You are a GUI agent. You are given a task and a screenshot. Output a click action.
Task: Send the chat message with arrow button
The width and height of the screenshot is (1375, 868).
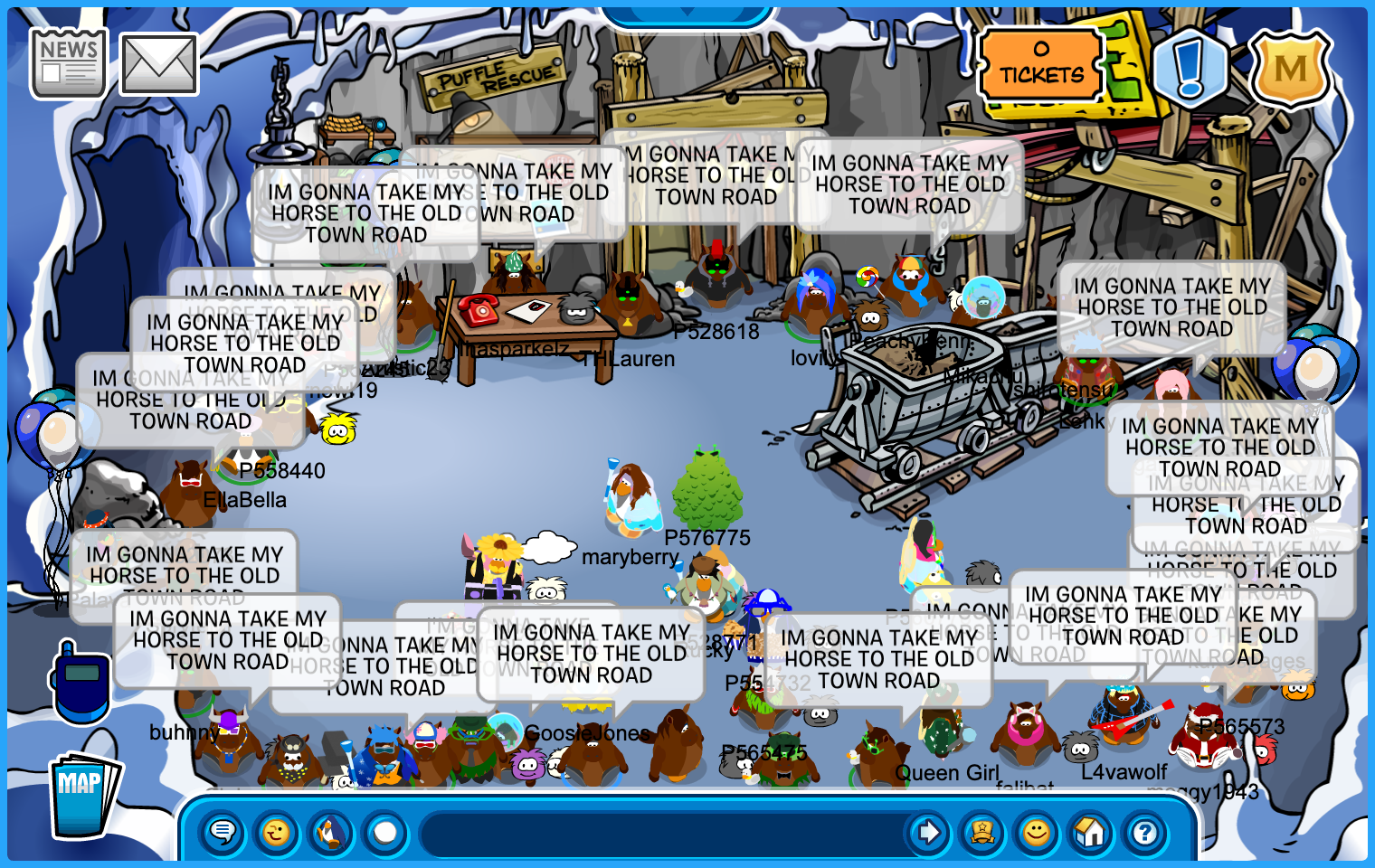(x=928, y=832)
